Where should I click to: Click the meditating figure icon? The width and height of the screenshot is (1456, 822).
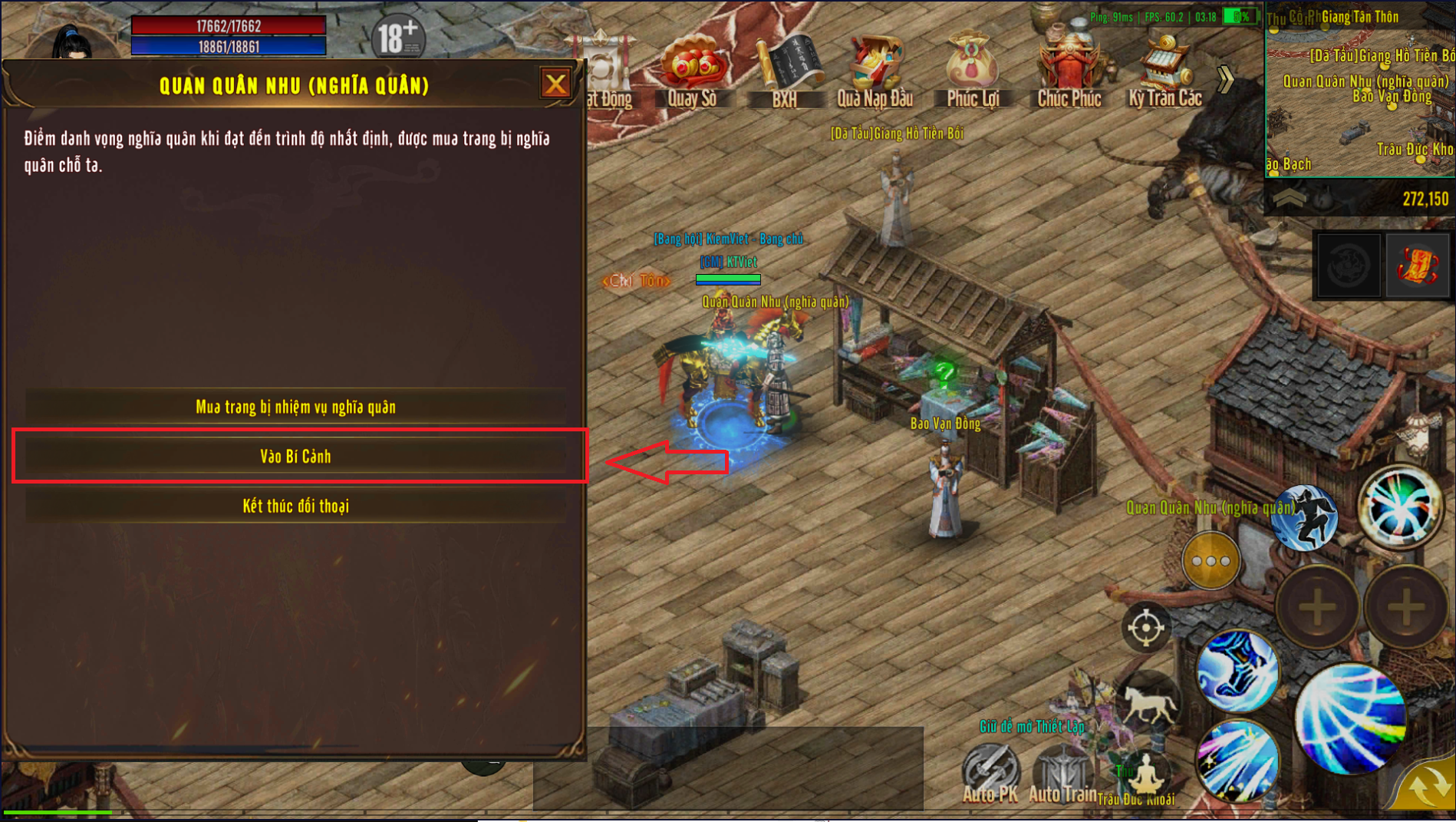click(x=1144, y=773)
